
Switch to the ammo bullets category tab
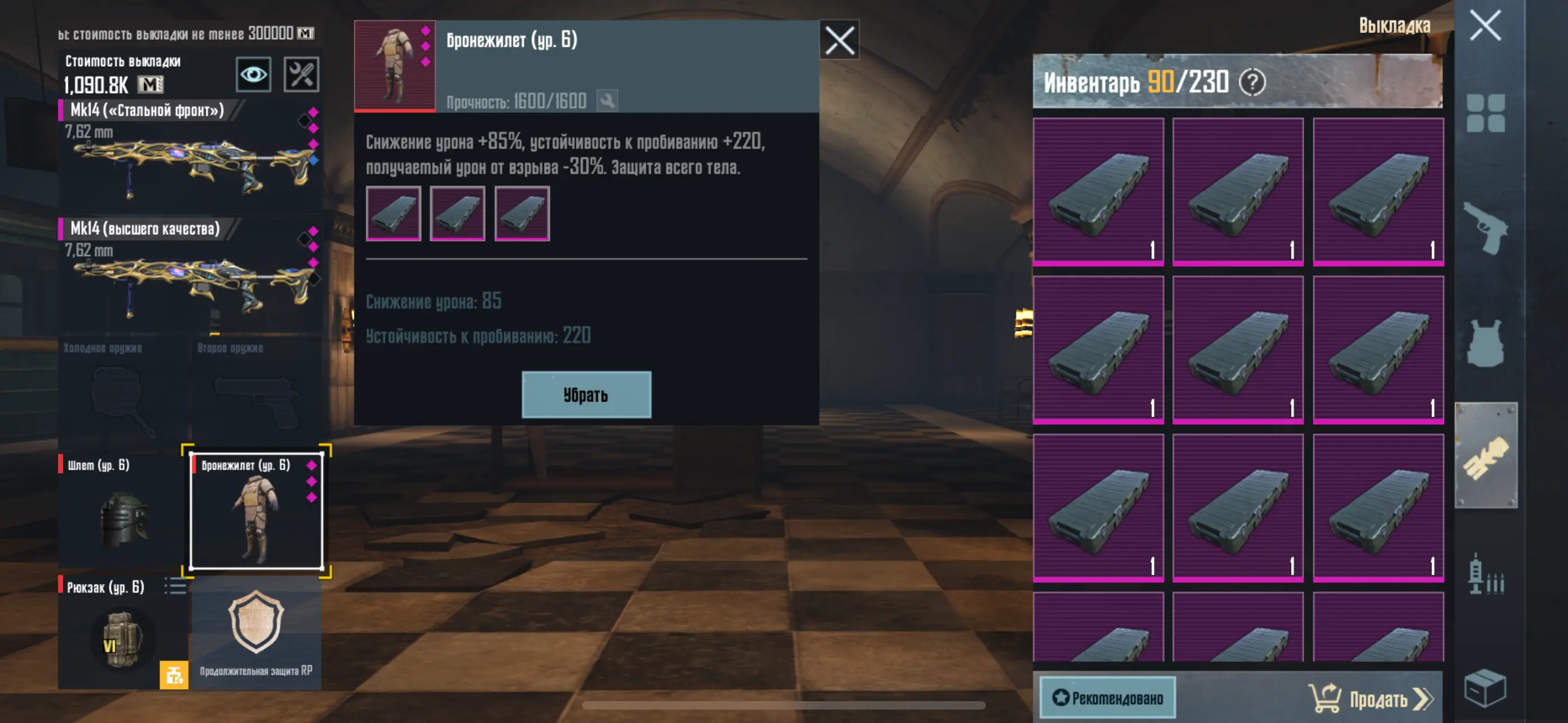1484,574
